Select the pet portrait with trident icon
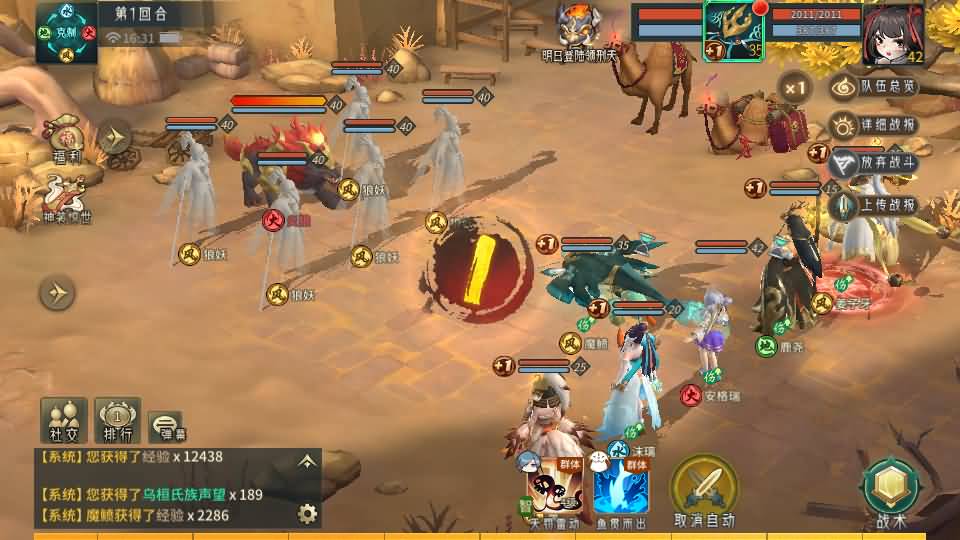Image resolution: width=960 pixels, height=540 pixels. pos(733,32)
